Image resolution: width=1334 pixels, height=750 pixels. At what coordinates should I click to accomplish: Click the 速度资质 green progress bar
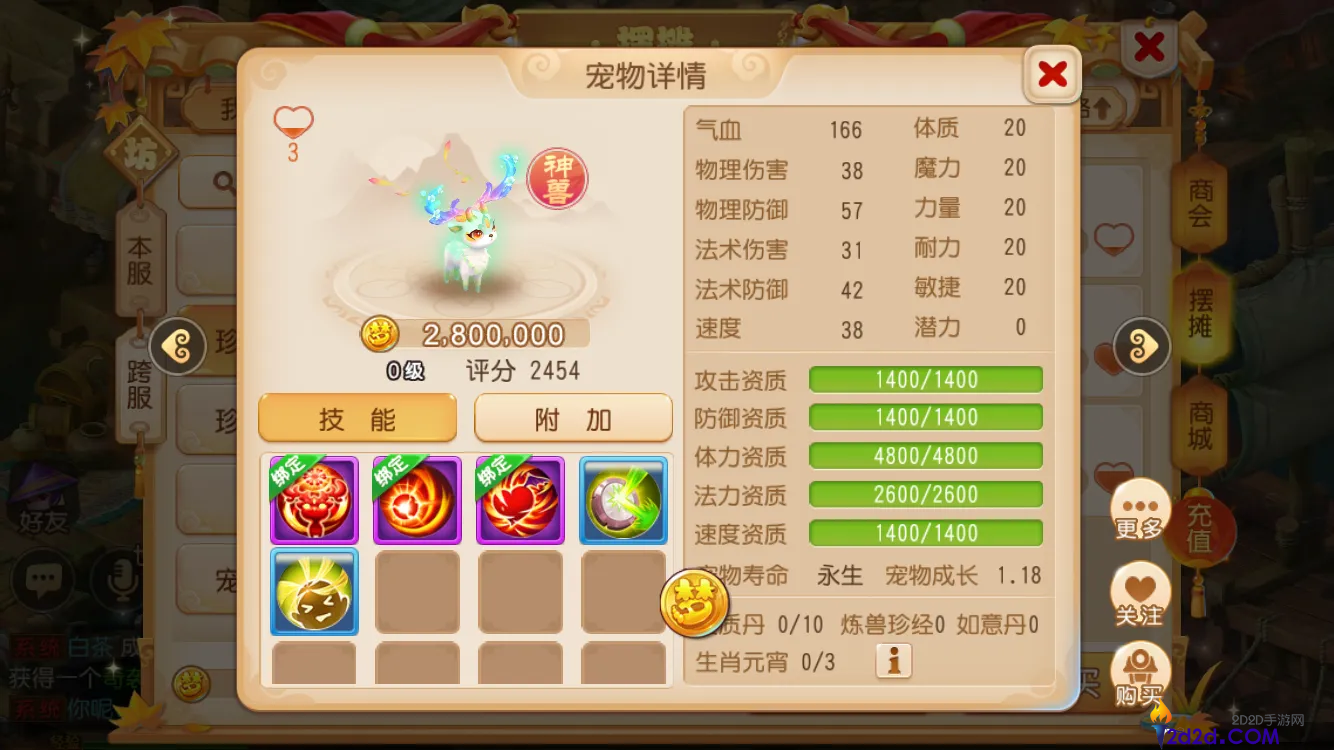pos(925,533)
